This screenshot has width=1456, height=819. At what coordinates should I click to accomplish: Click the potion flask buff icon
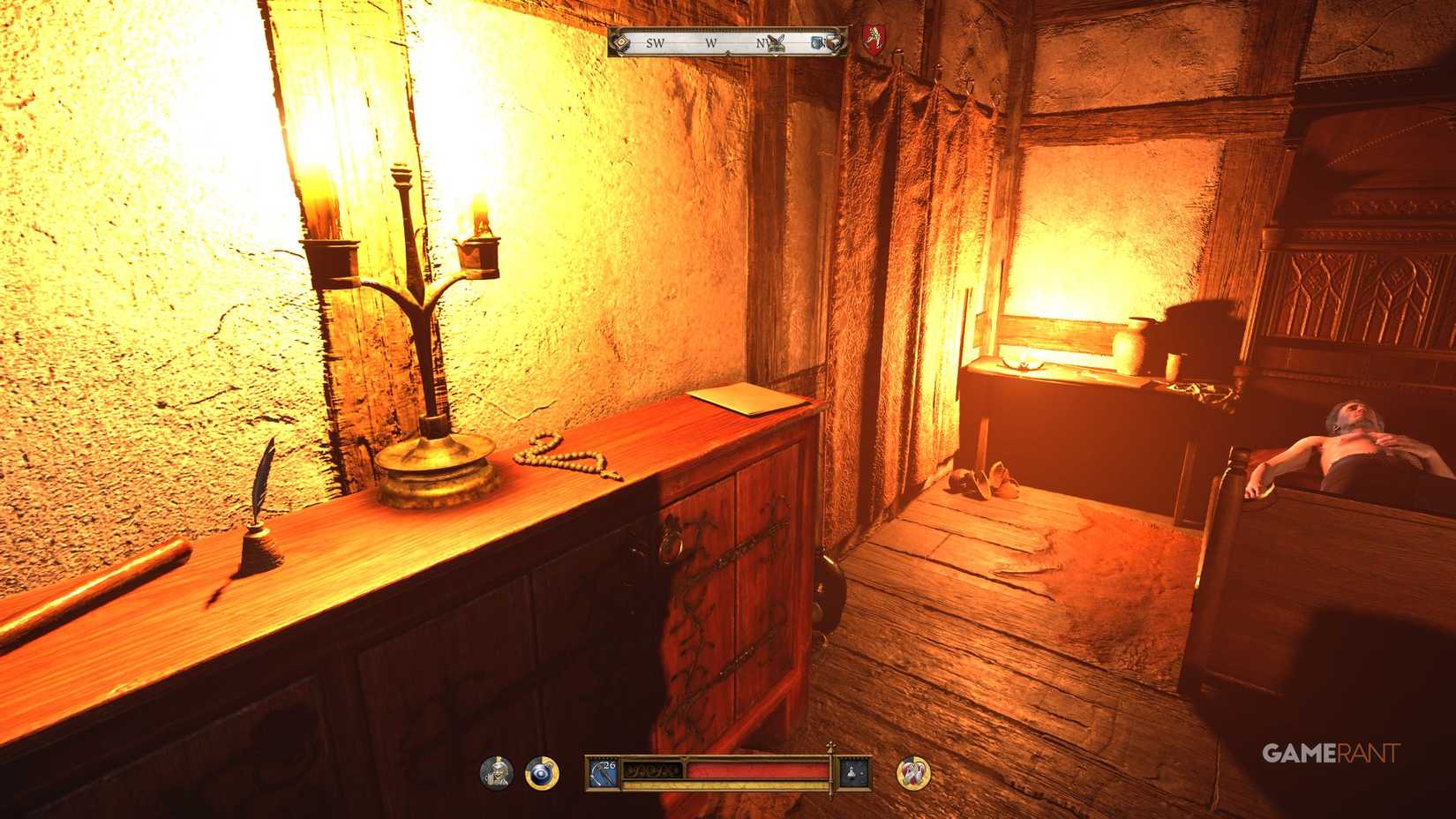coord(852,772)
